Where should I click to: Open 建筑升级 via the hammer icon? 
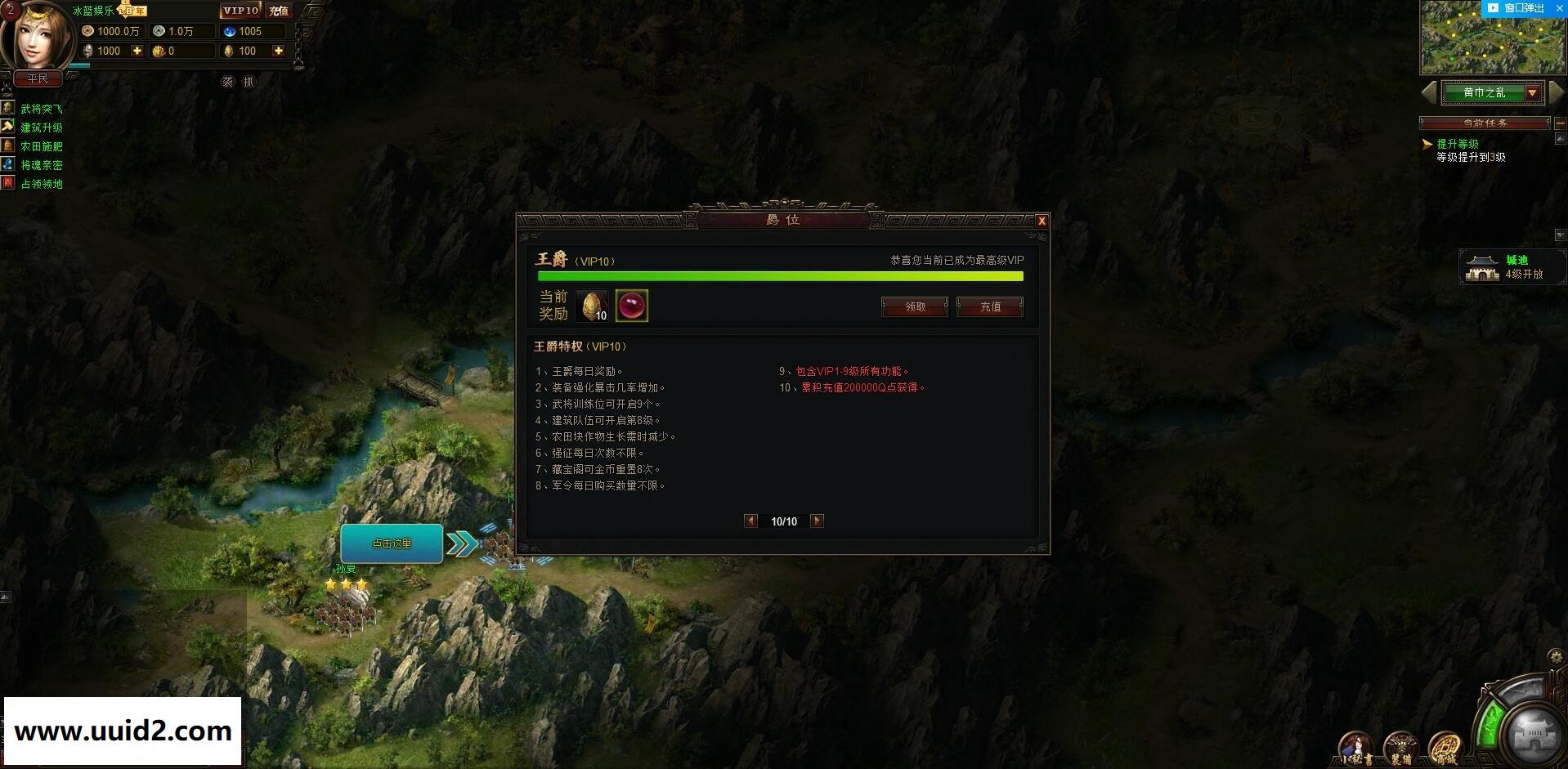9,127
